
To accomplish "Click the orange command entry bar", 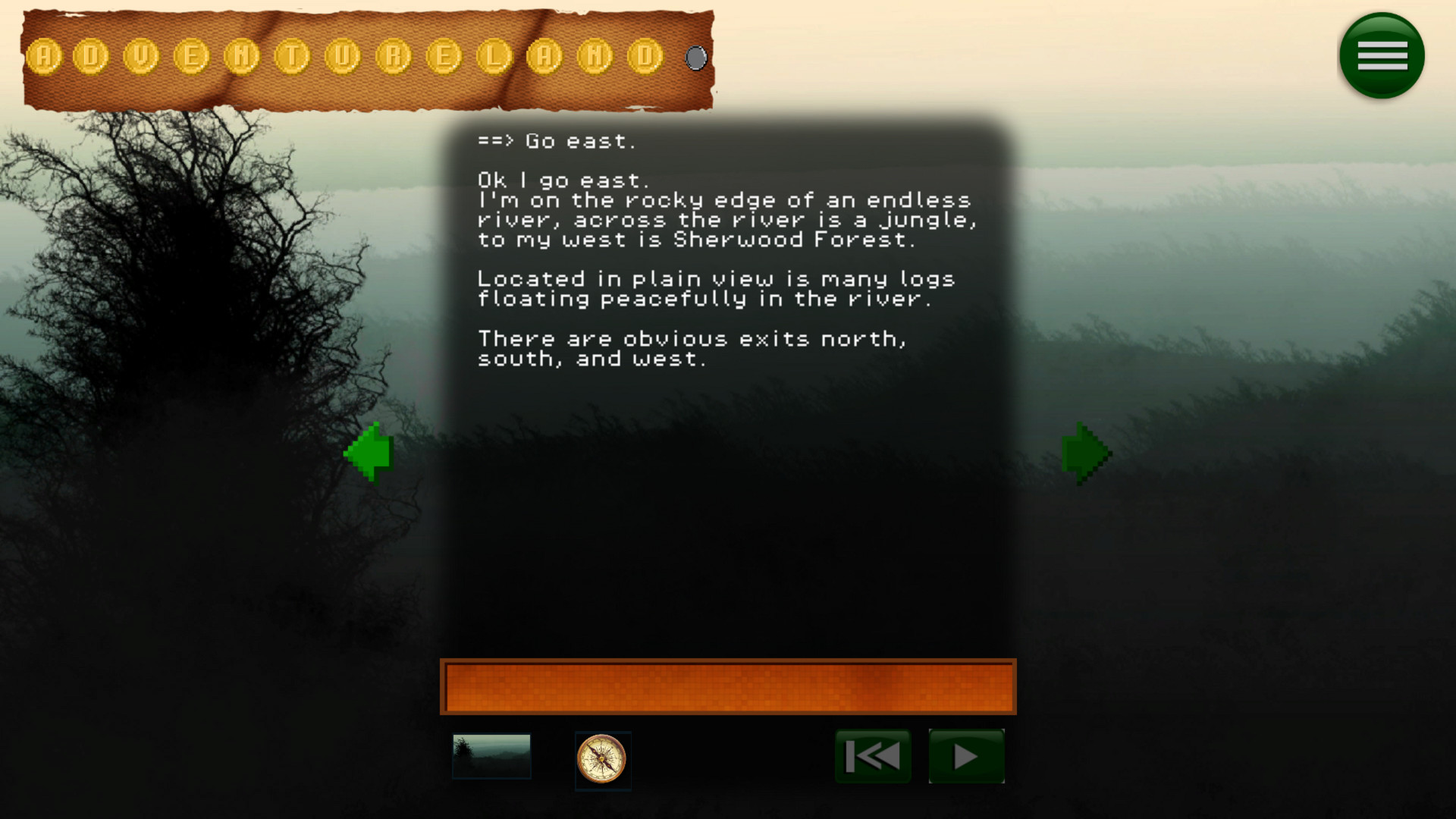I will pyautogui.click(x=728, y=688).
